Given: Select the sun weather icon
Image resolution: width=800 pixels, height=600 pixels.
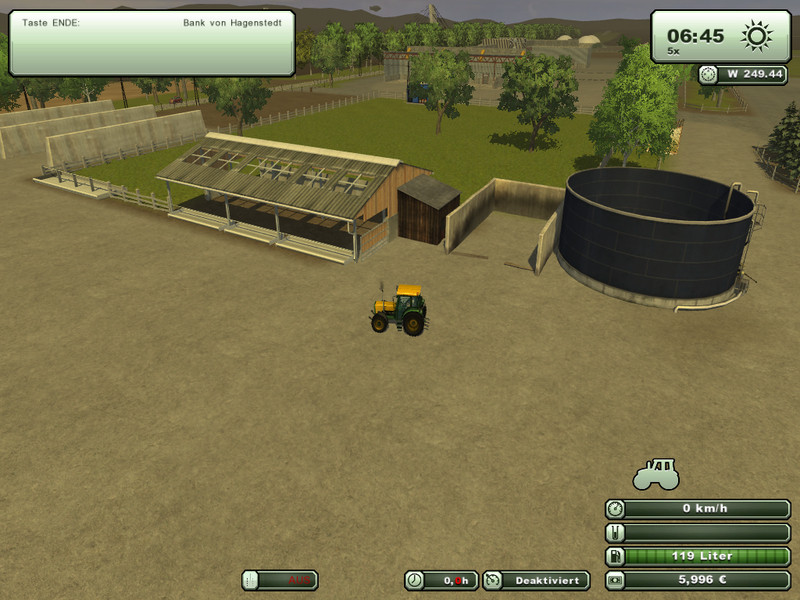Looking at the screenshot, I should (757, 37).
